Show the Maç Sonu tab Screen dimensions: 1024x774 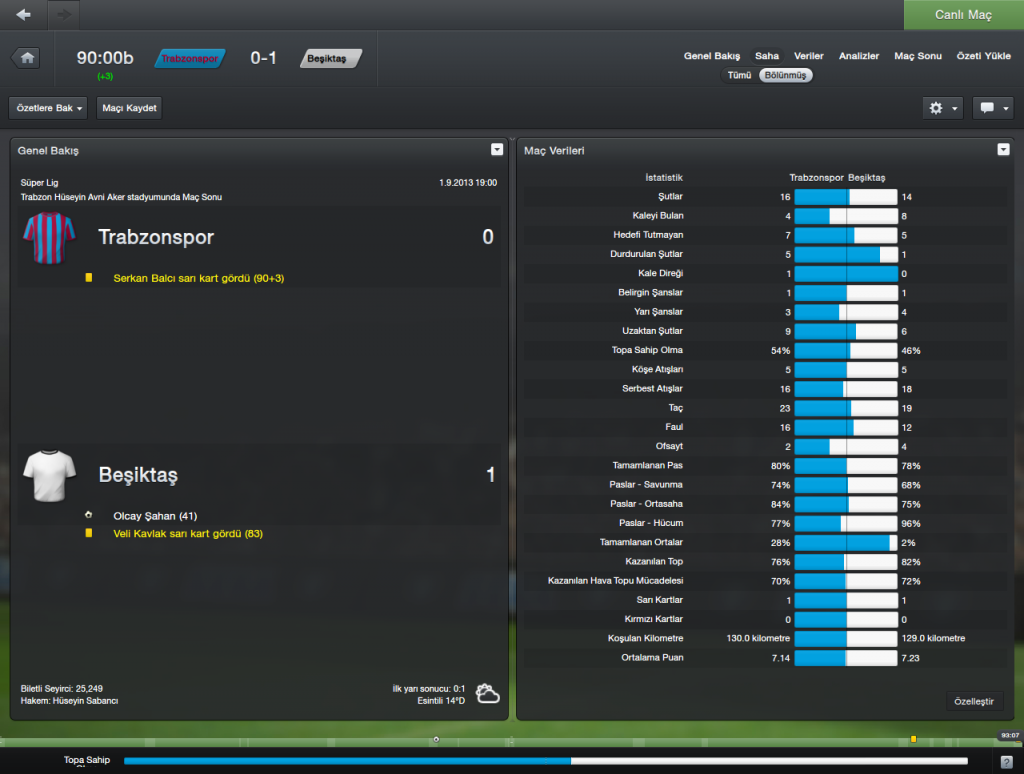click(x=918, y=56)
